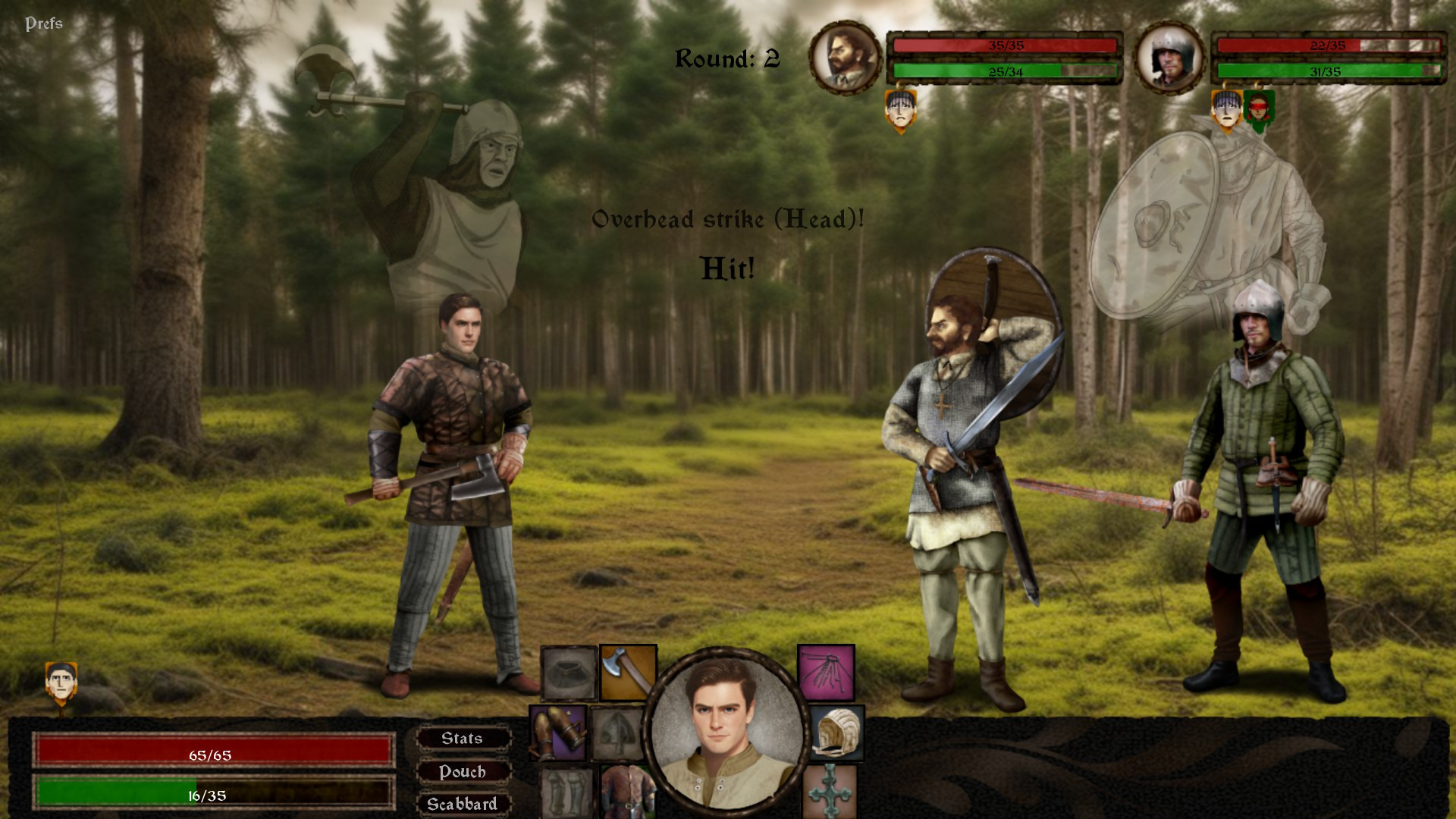
Task: Select the green cross amulet slot
Action: [x=830, y=792]
